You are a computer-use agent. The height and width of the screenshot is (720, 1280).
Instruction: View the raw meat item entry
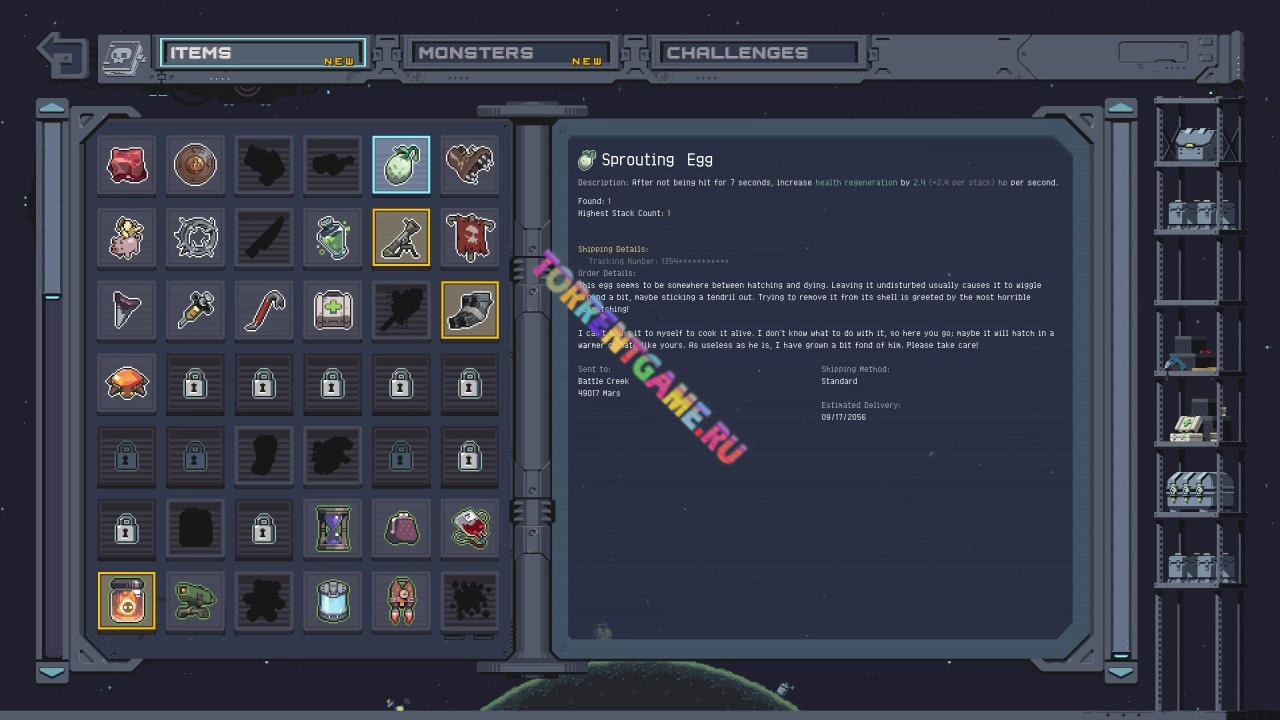point(127,164)
